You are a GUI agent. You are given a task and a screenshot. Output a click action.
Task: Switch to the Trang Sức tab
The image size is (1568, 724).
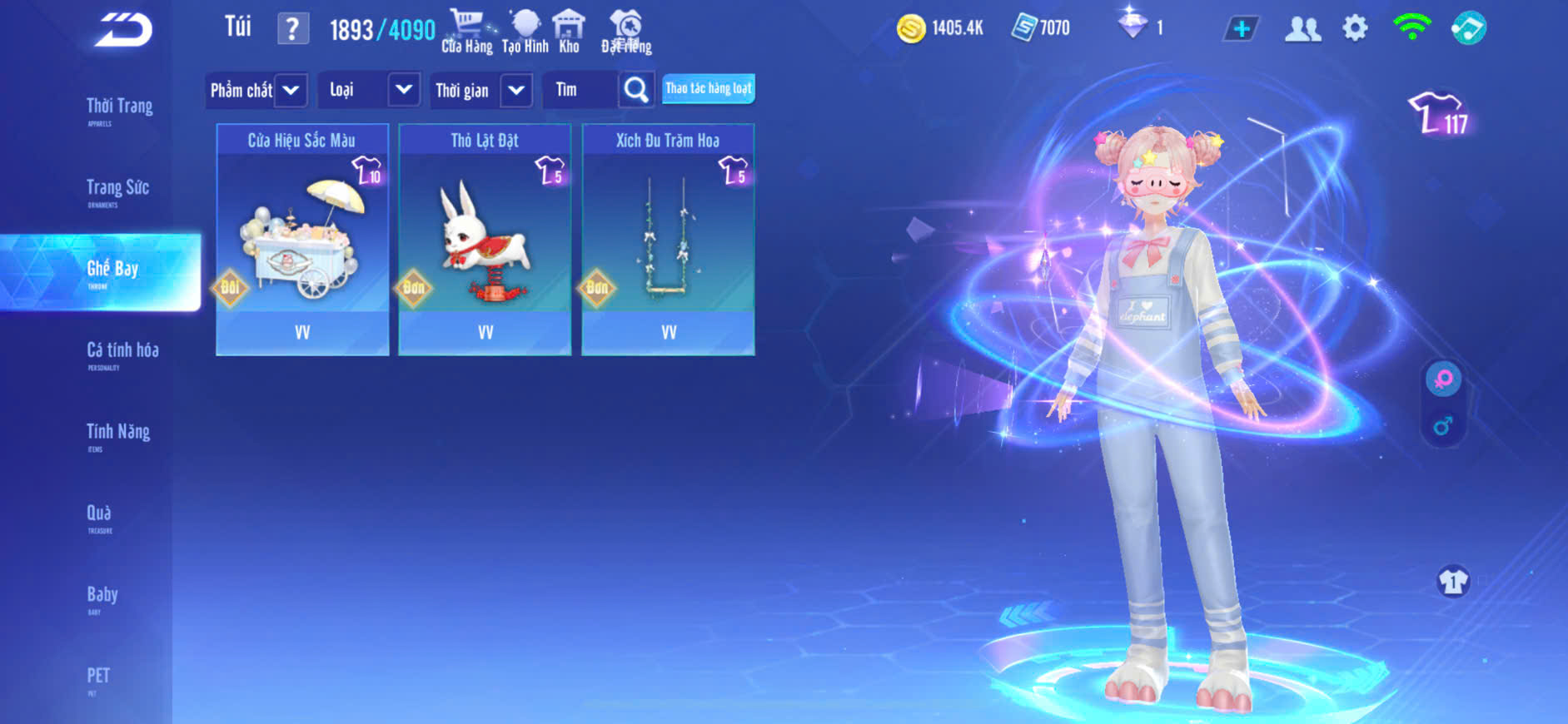coord(117,190)
